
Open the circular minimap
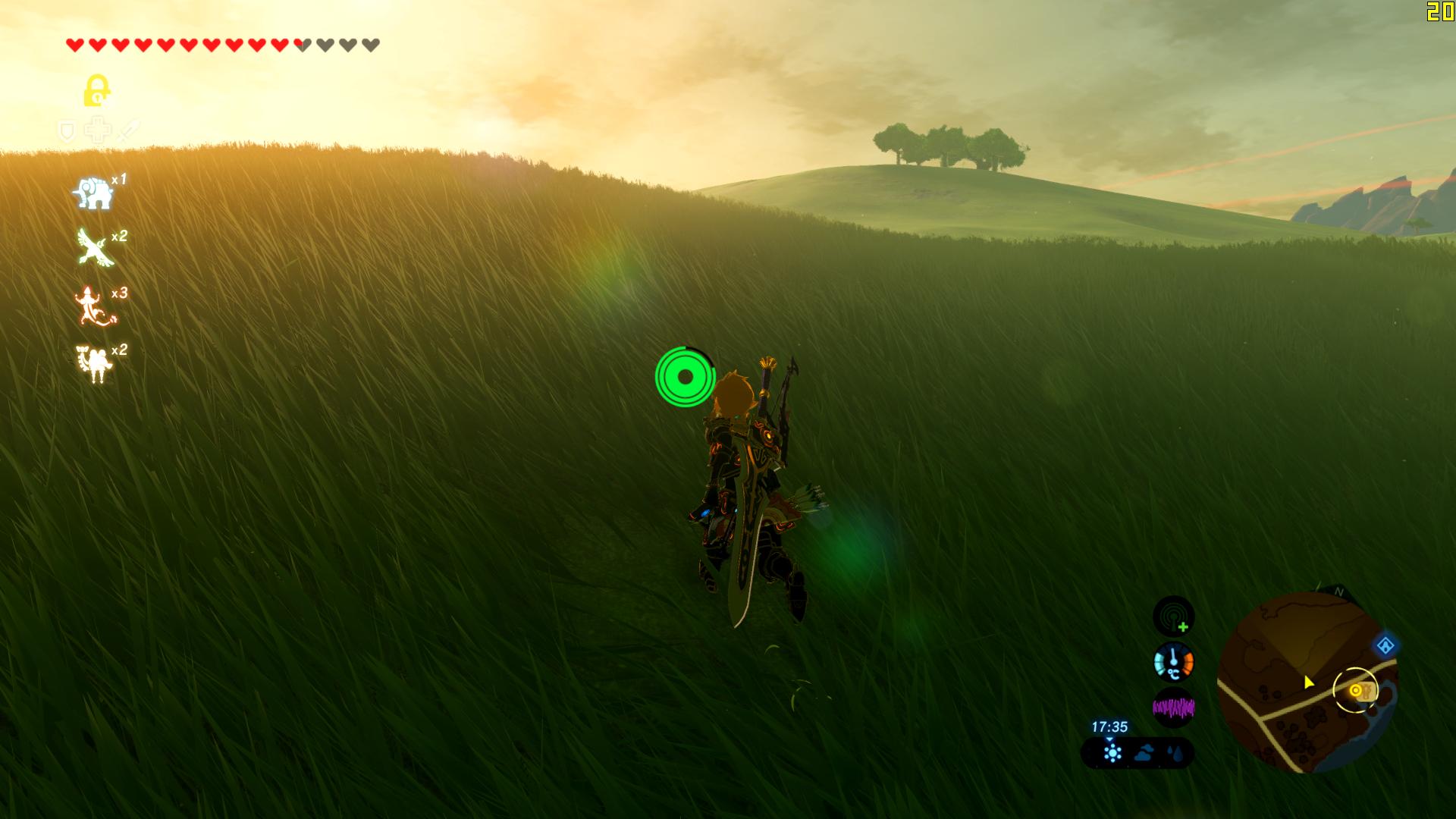1307,683
